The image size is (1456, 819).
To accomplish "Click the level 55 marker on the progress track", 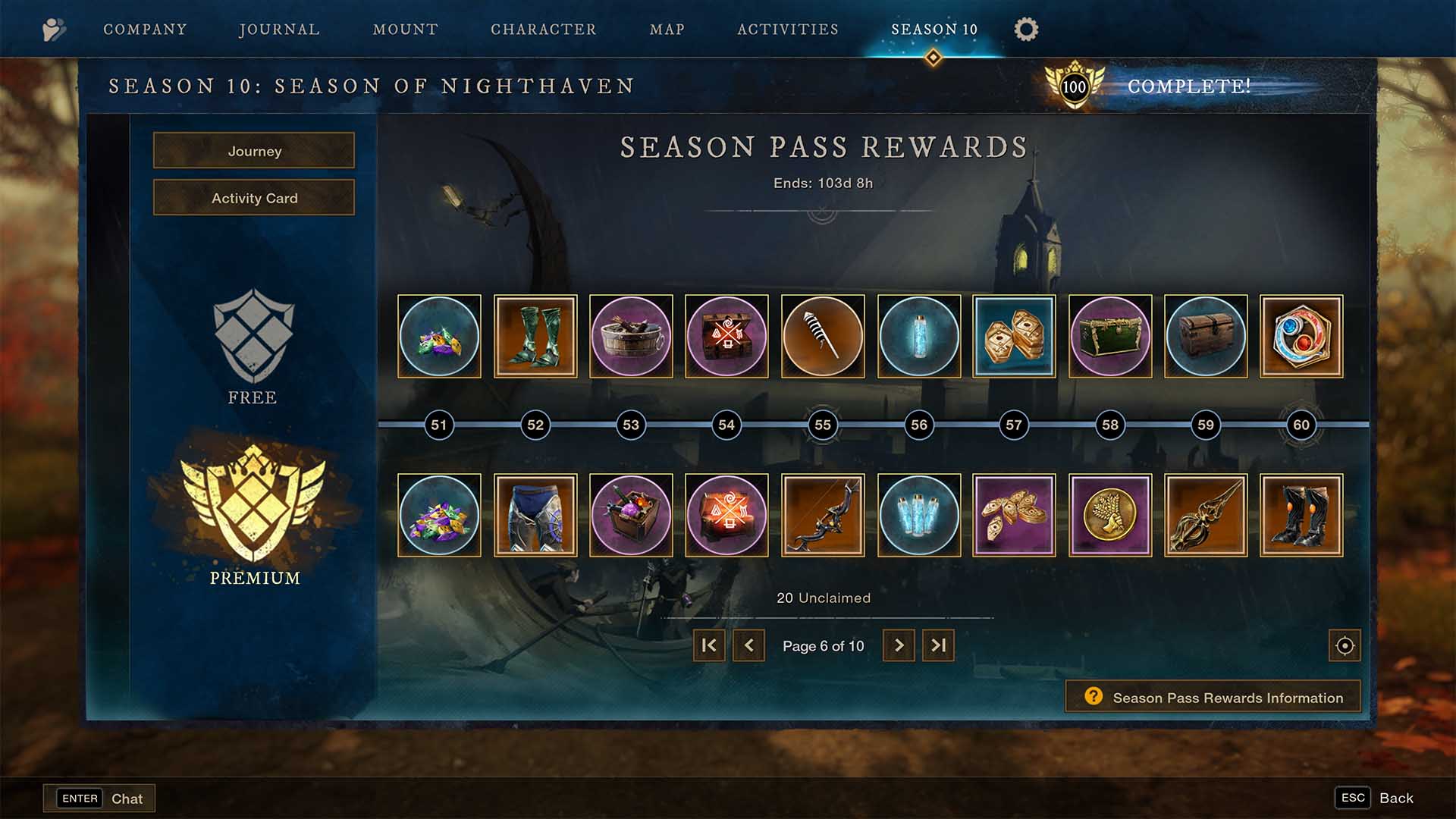I will coord(822,425).
